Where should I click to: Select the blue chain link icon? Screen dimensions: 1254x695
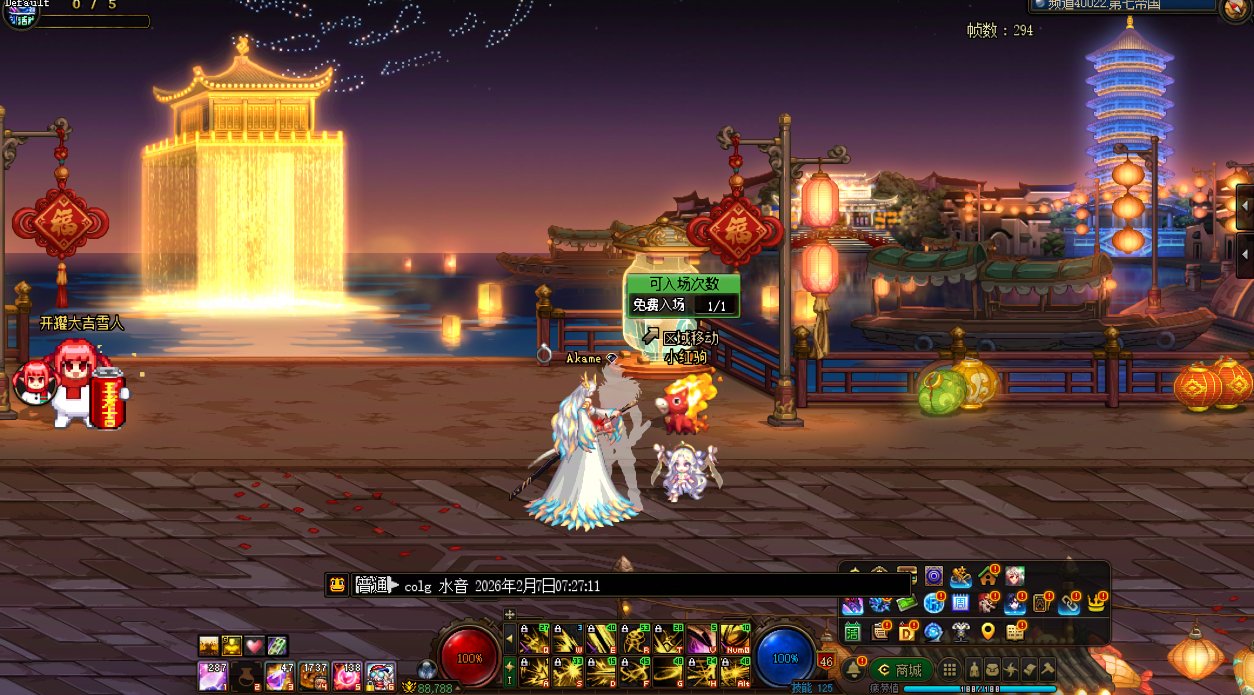click(x=1069, y=603)
